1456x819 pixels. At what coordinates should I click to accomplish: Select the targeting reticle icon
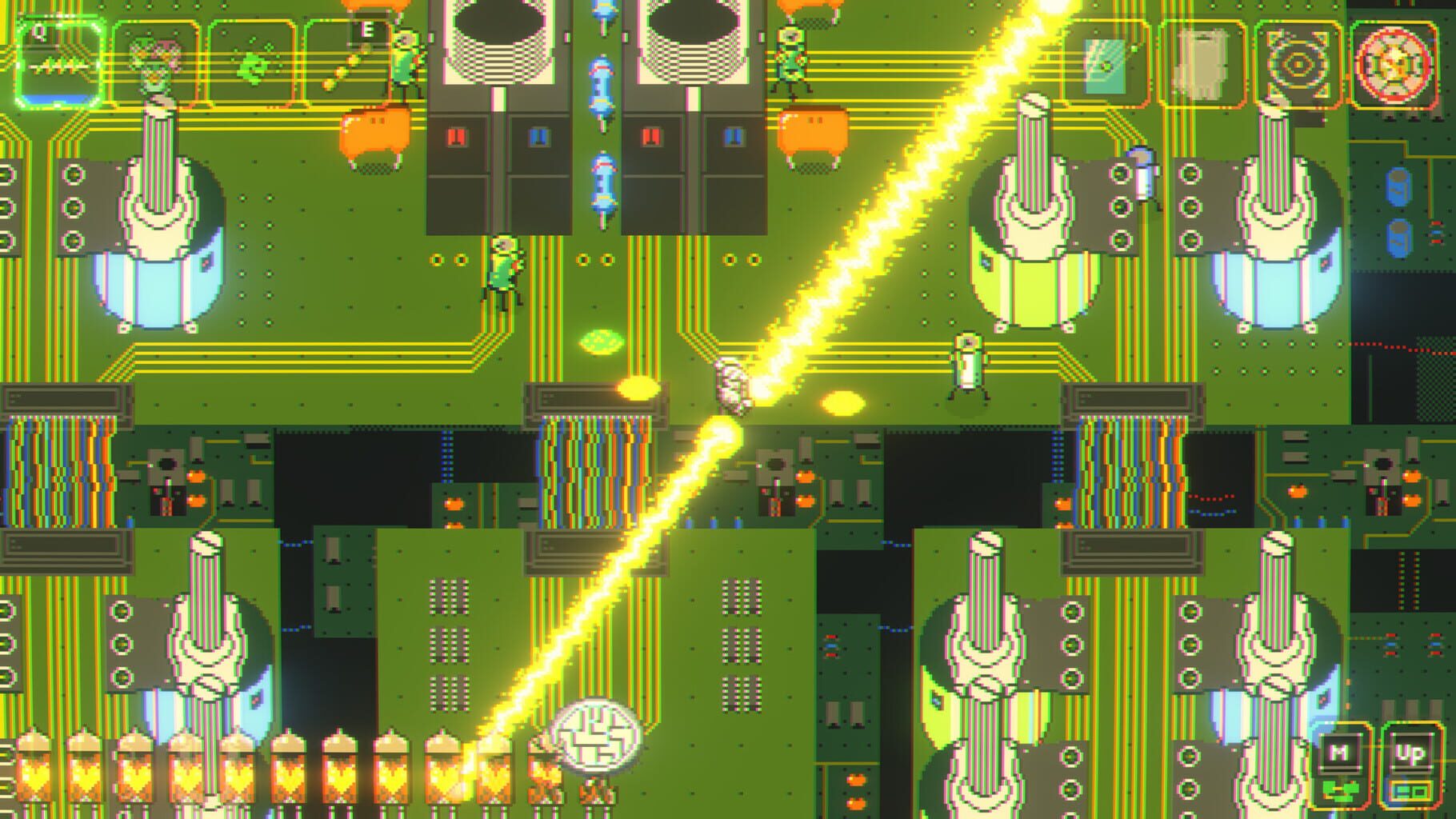pyautogui.click(x=1298, y=66)
